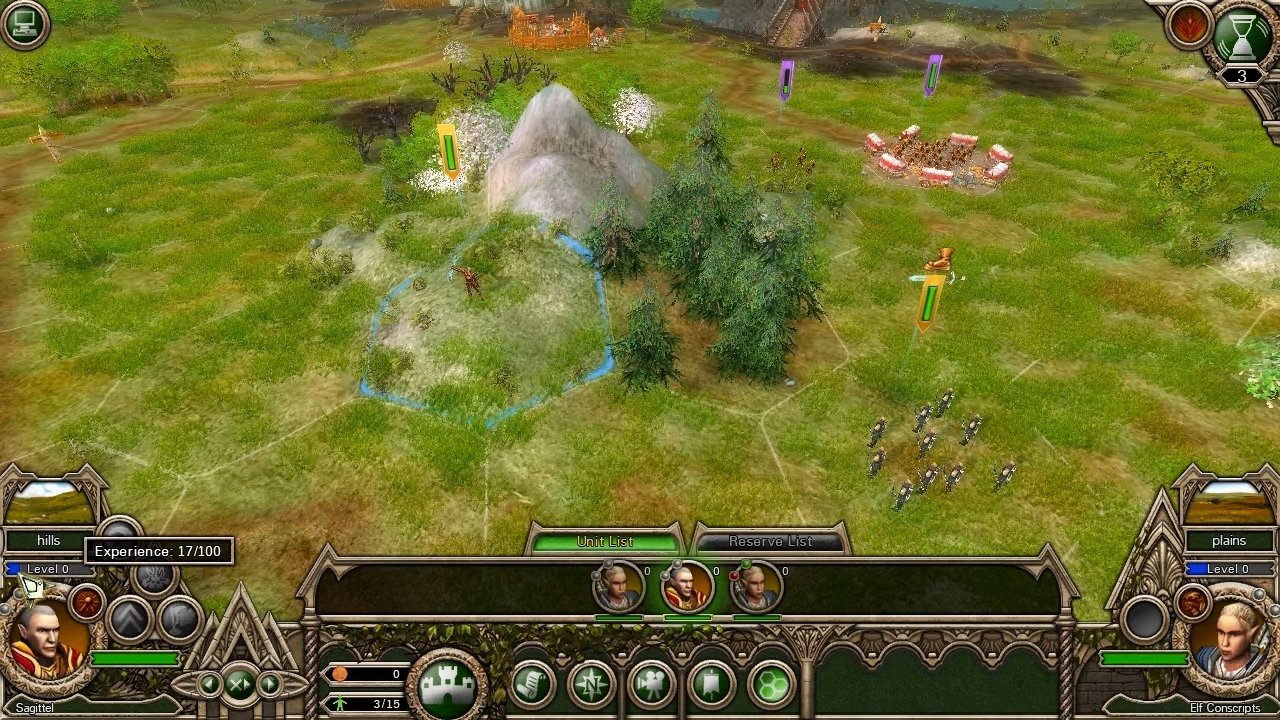
Task: Open the Reserve List tab
Action: click(x=770, y=541)
